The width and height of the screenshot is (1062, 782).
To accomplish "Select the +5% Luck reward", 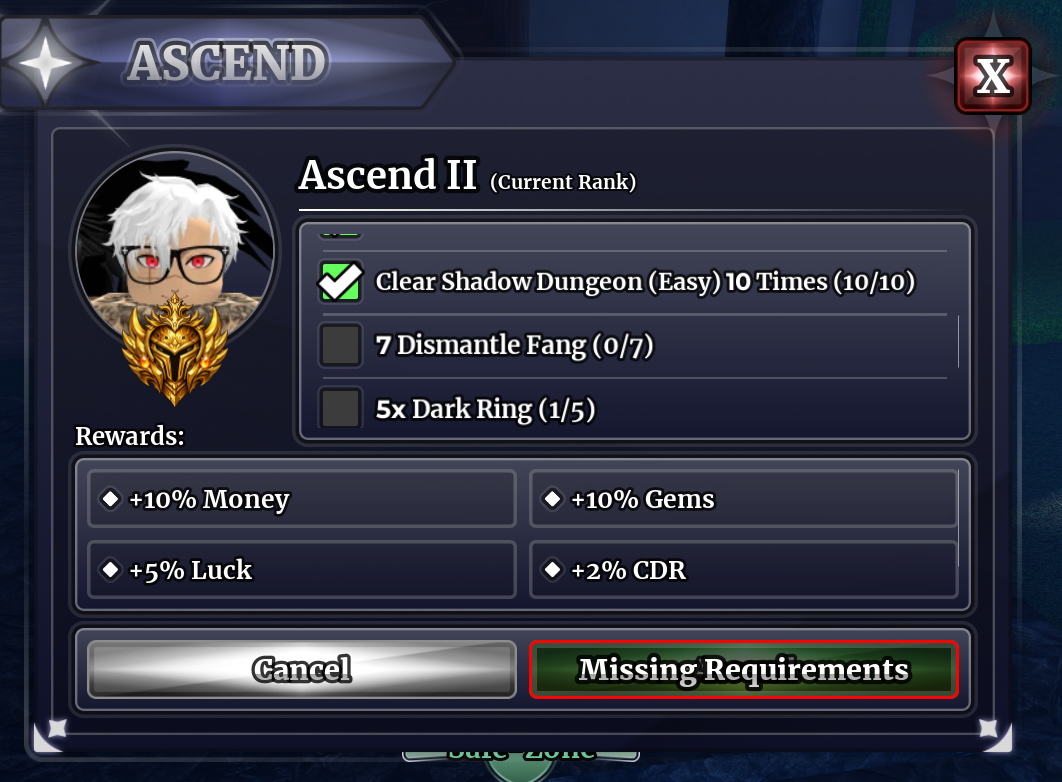I will pyautogui.click(x=302, y=570).
